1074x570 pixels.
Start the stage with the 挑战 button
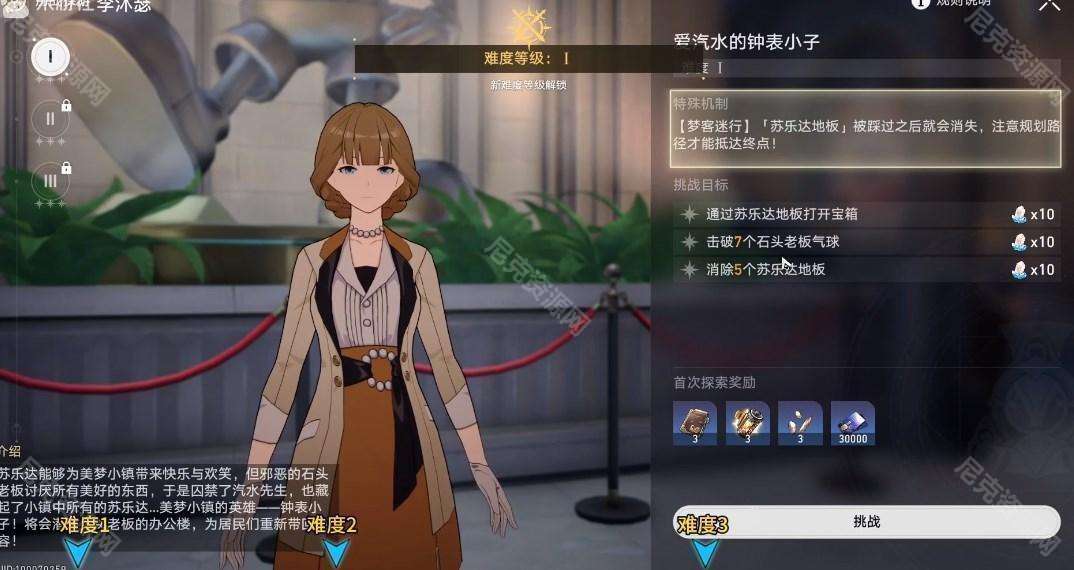pos(866,522)
